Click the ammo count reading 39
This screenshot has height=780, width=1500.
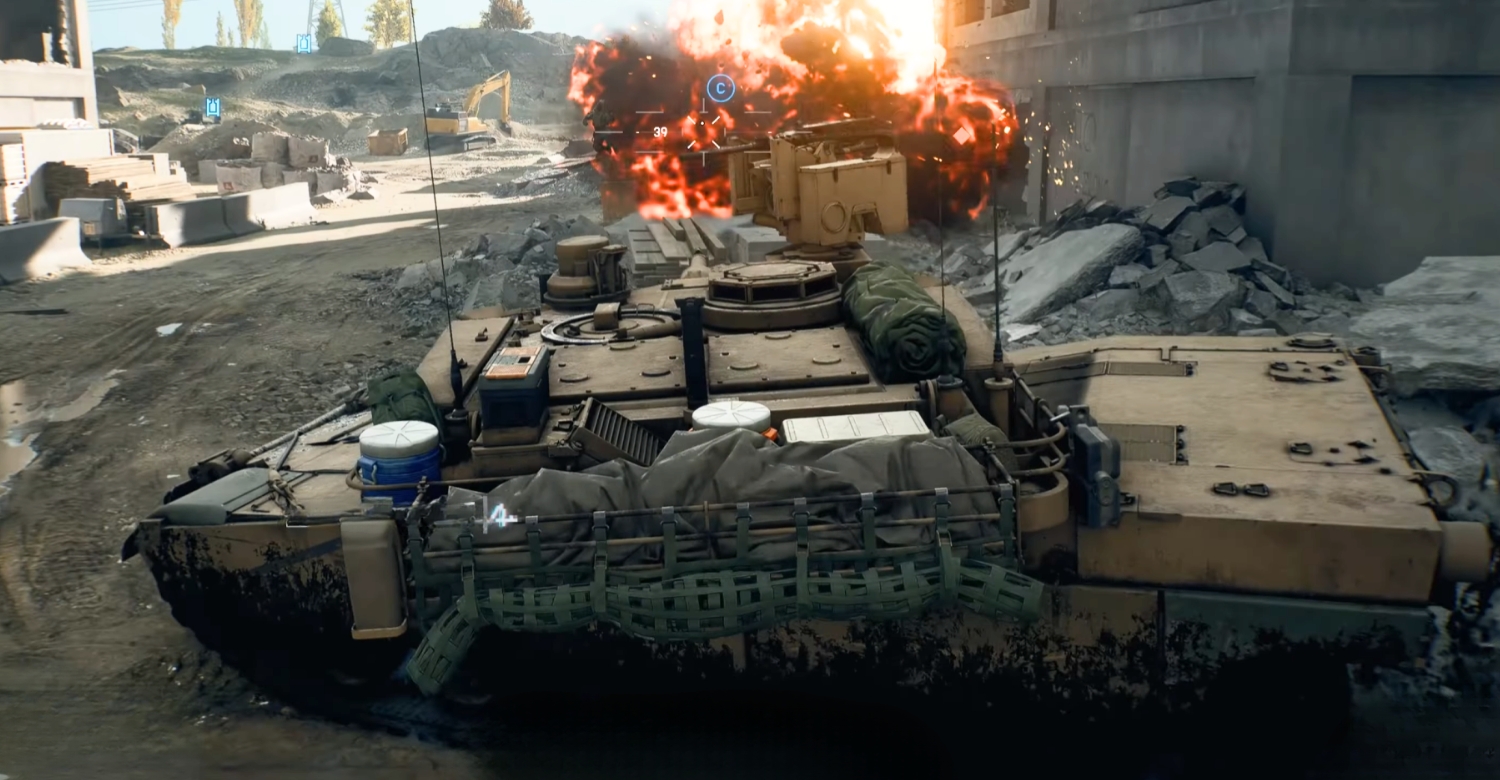tap(660, 132)
